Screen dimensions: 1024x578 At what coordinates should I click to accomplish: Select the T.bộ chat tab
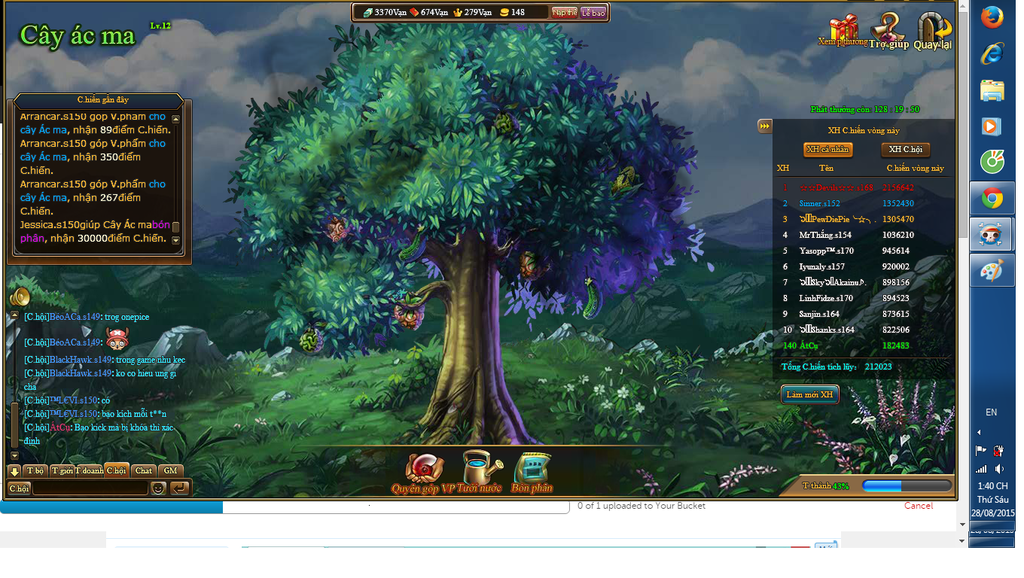[x=36, y=470]
